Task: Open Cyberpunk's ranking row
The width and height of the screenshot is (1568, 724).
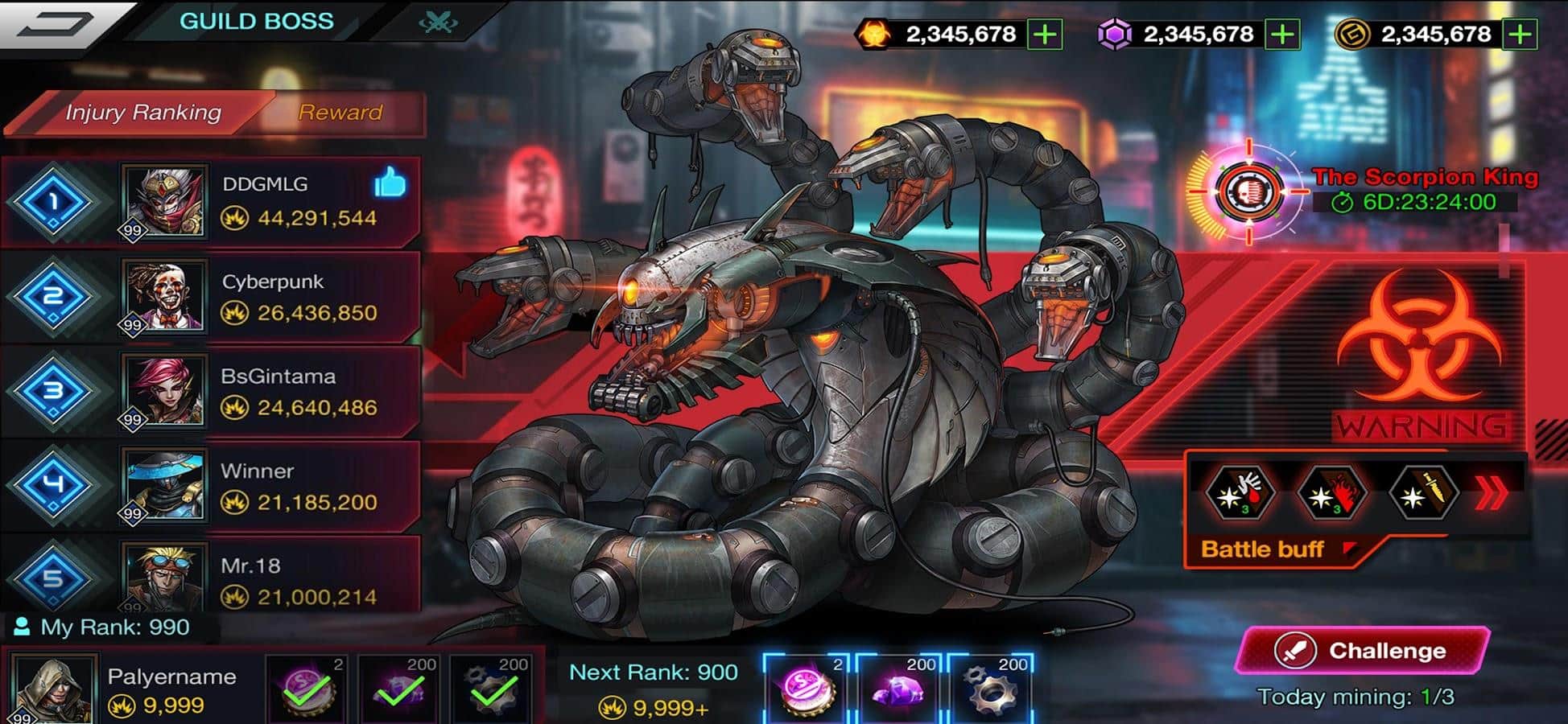Action: coord(274,297)
